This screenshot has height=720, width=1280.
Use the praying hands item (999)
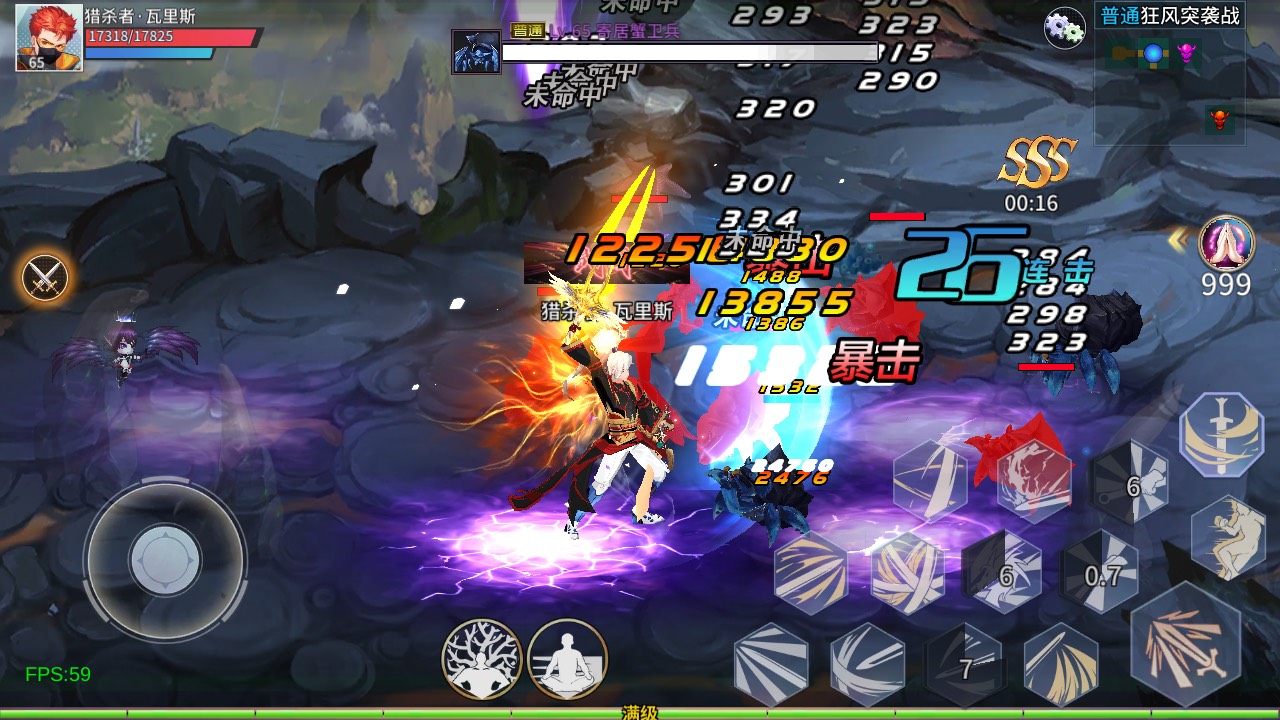click(x=1226, y=243)
